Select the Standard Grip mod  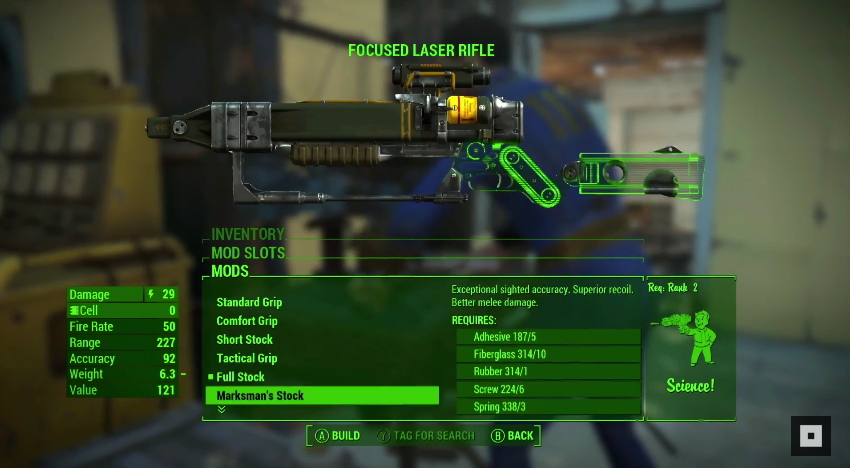click(249, 302)
